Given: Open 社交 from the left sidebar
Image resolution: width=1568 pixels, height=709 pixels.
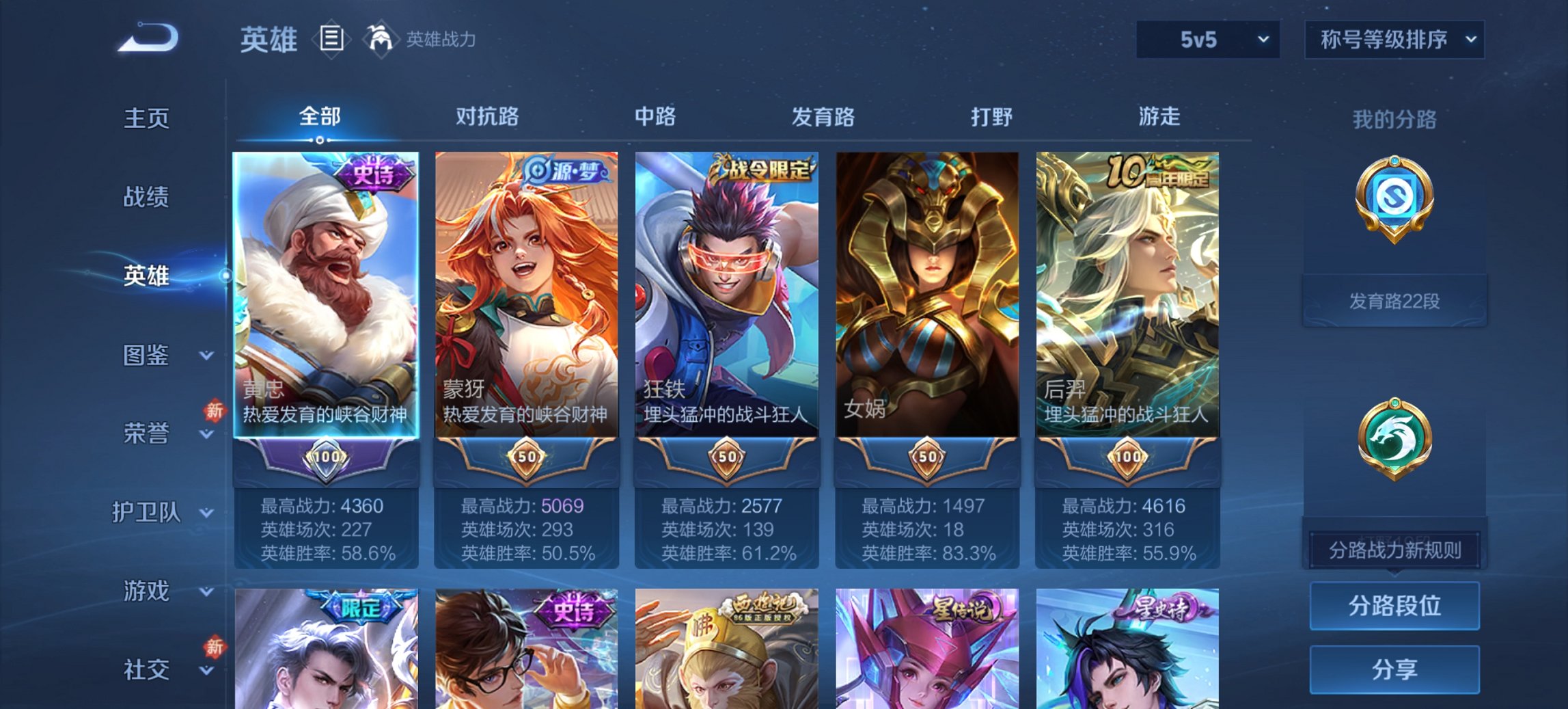Looking at the screenshot, I should pos(146,670).
